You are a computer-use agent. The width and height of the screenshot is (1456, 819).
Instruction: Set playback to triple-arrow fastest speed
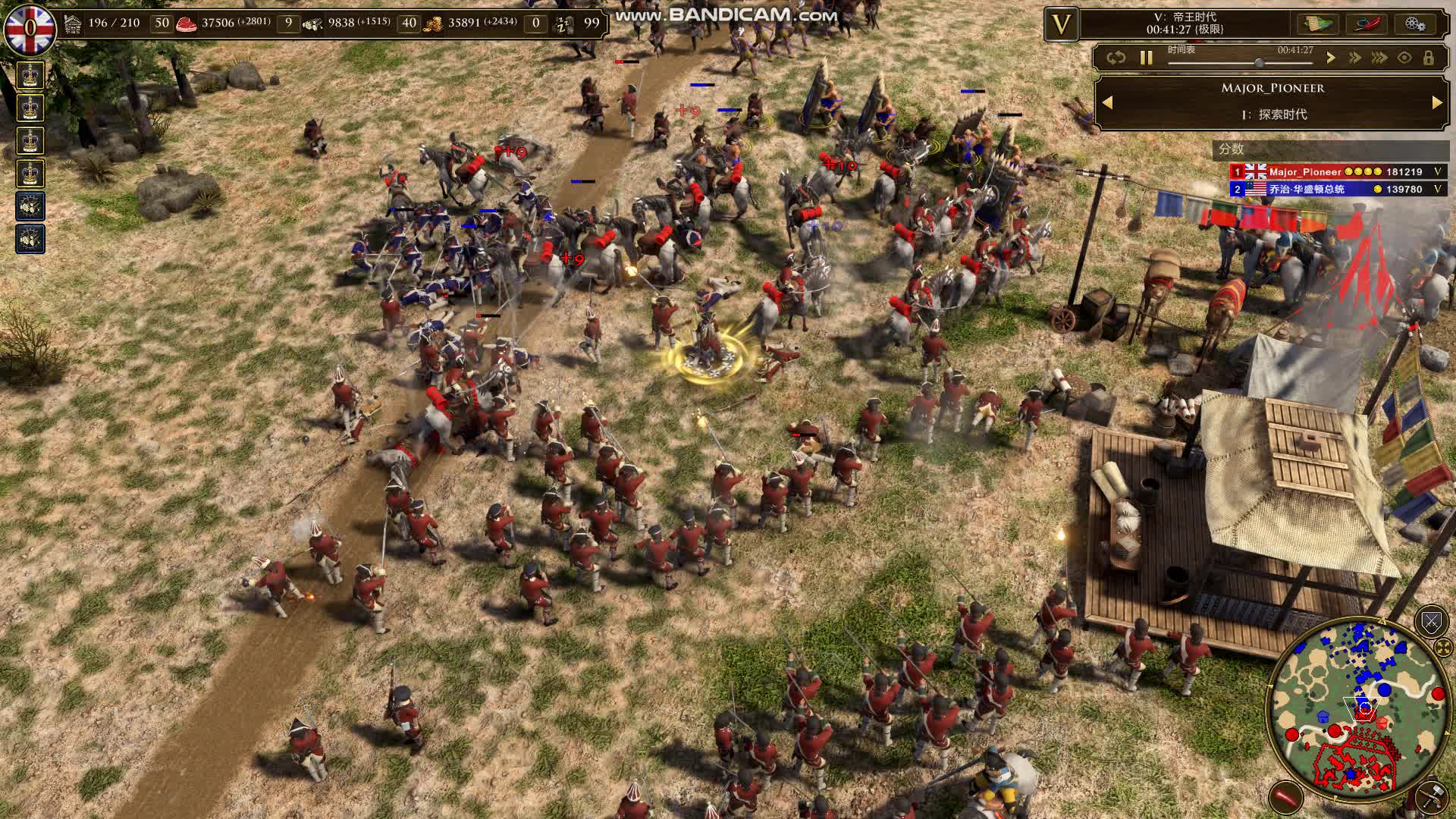tap(1379, 58)
